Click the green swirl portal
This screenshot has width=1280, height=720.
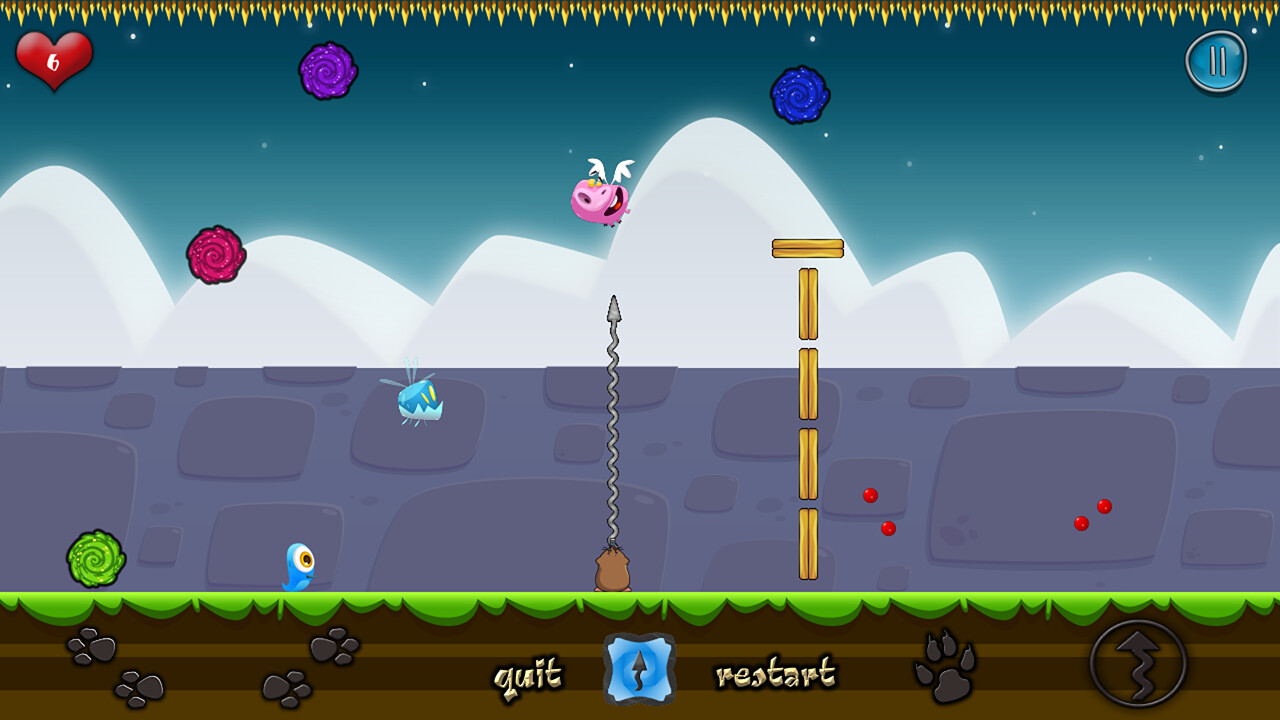tap(95, 557)
